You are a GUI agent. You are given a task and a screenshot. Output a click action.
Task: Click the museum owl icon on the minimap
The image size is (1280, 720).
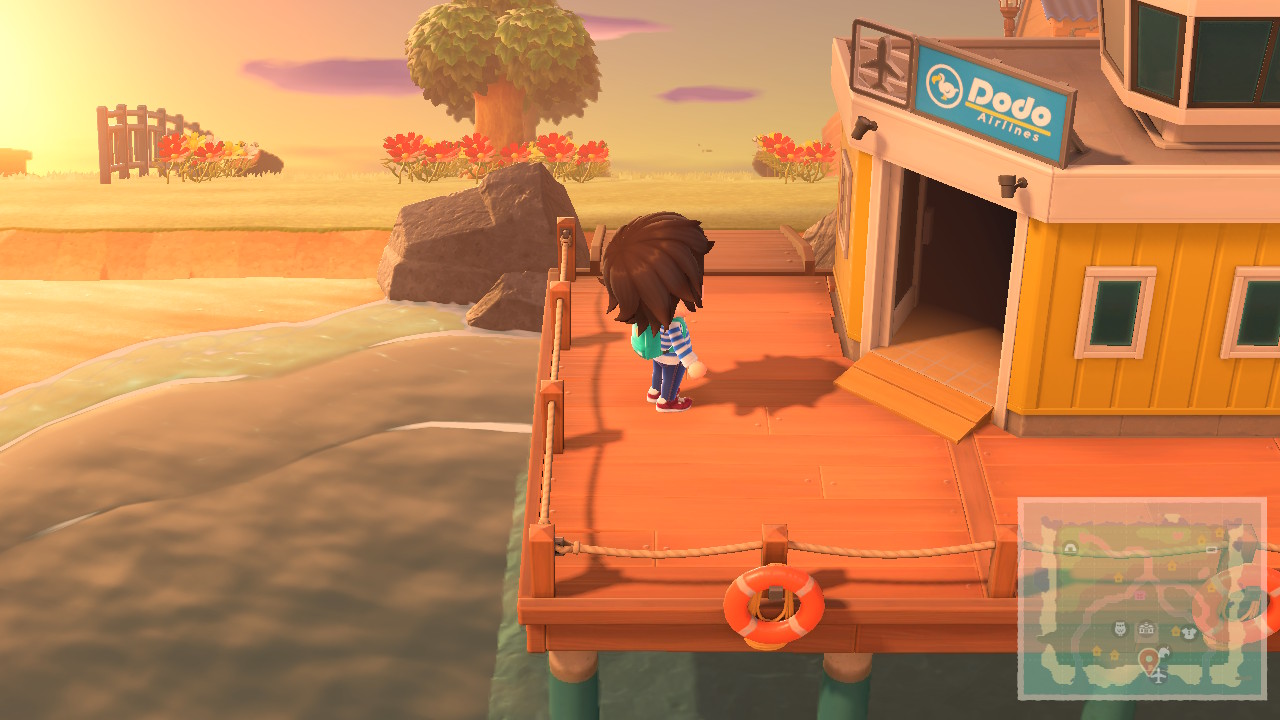1119,629
